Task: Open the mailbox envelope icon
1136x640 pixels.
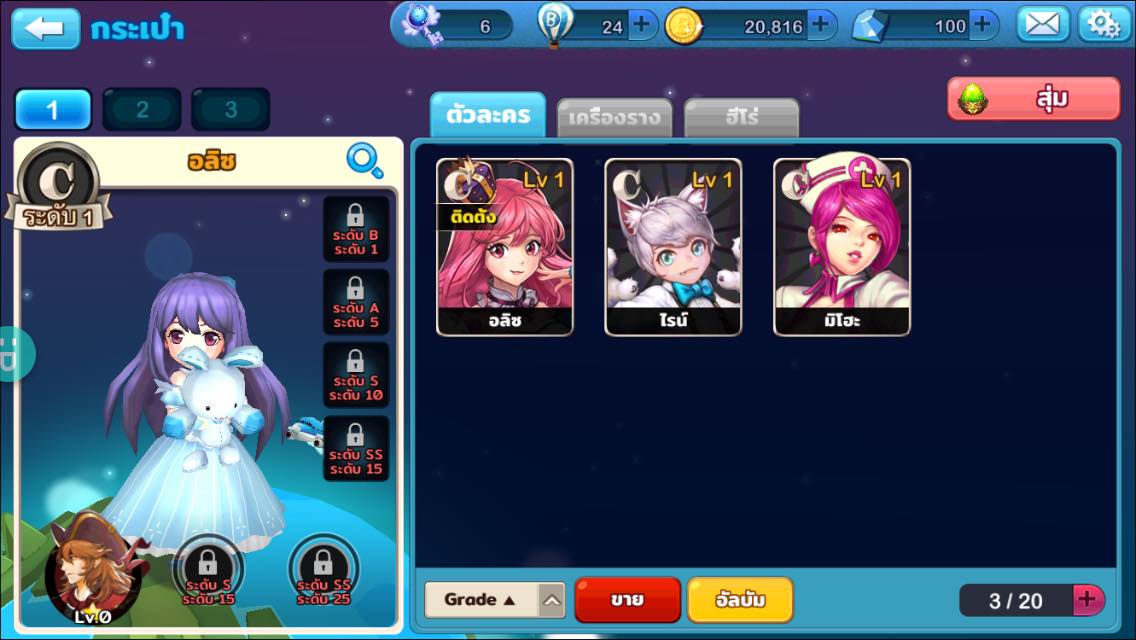Action: pos(1043,25)
